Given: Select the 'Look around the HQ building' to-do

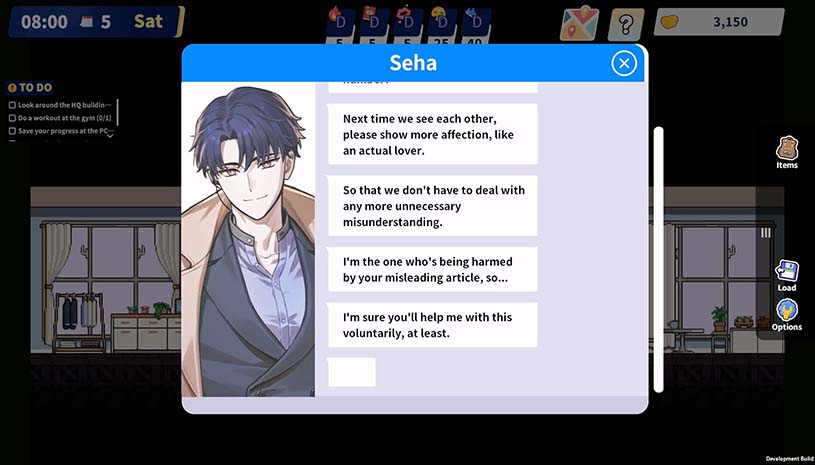Looking at the screenshot, I should pos(63,105).
